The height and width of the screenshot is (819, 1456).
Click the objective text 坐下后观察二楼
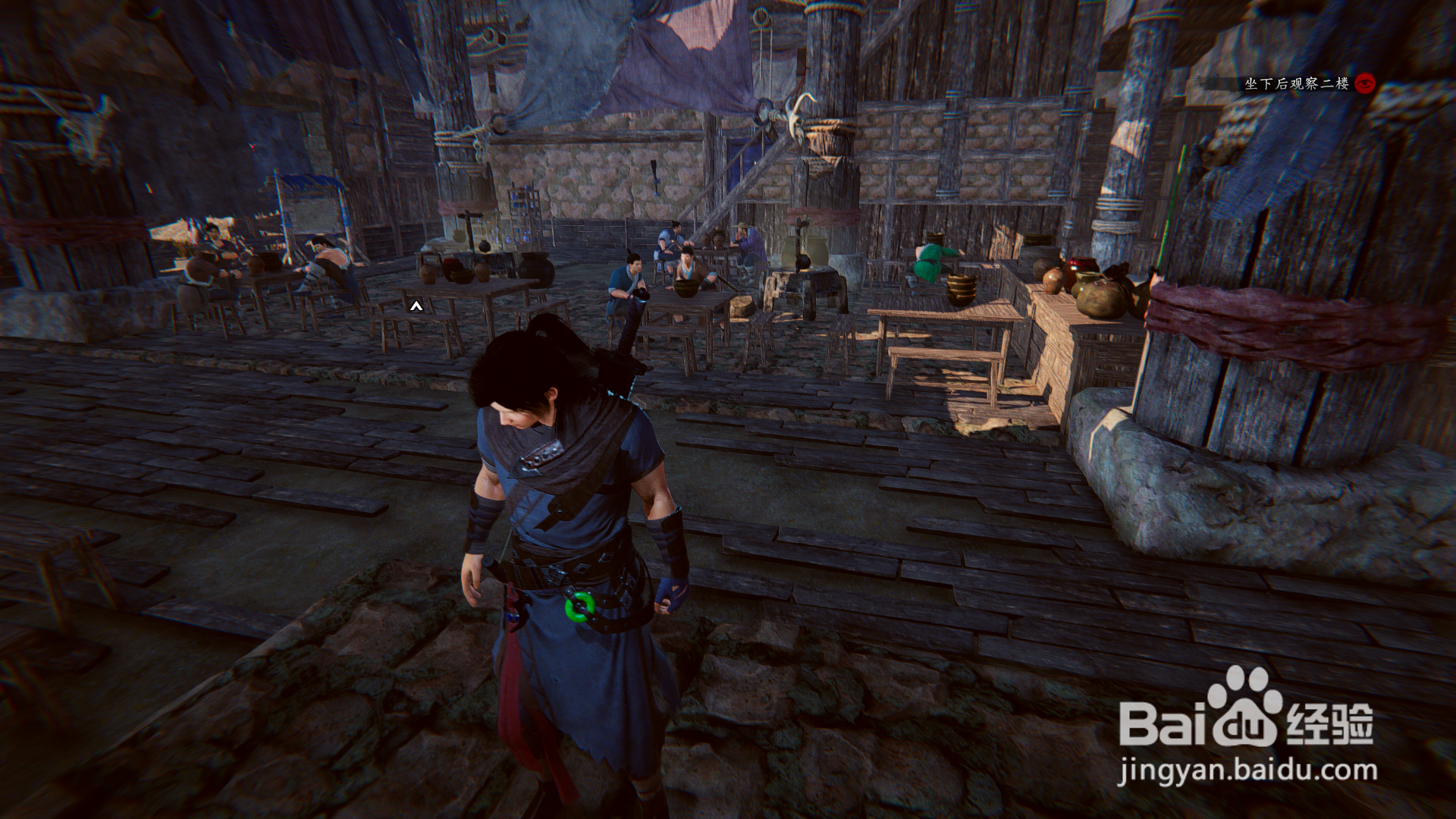click(1296, 83)
